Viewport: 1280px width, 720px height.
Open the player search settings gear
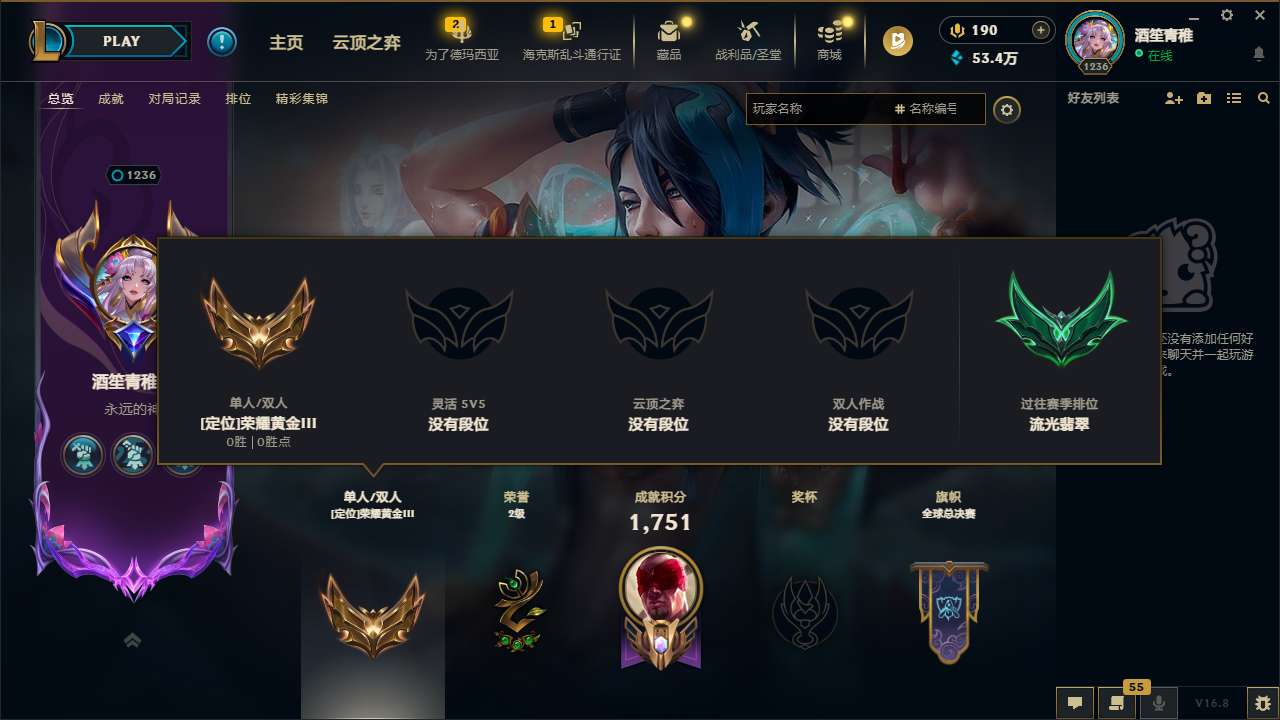pos(1007,109)
